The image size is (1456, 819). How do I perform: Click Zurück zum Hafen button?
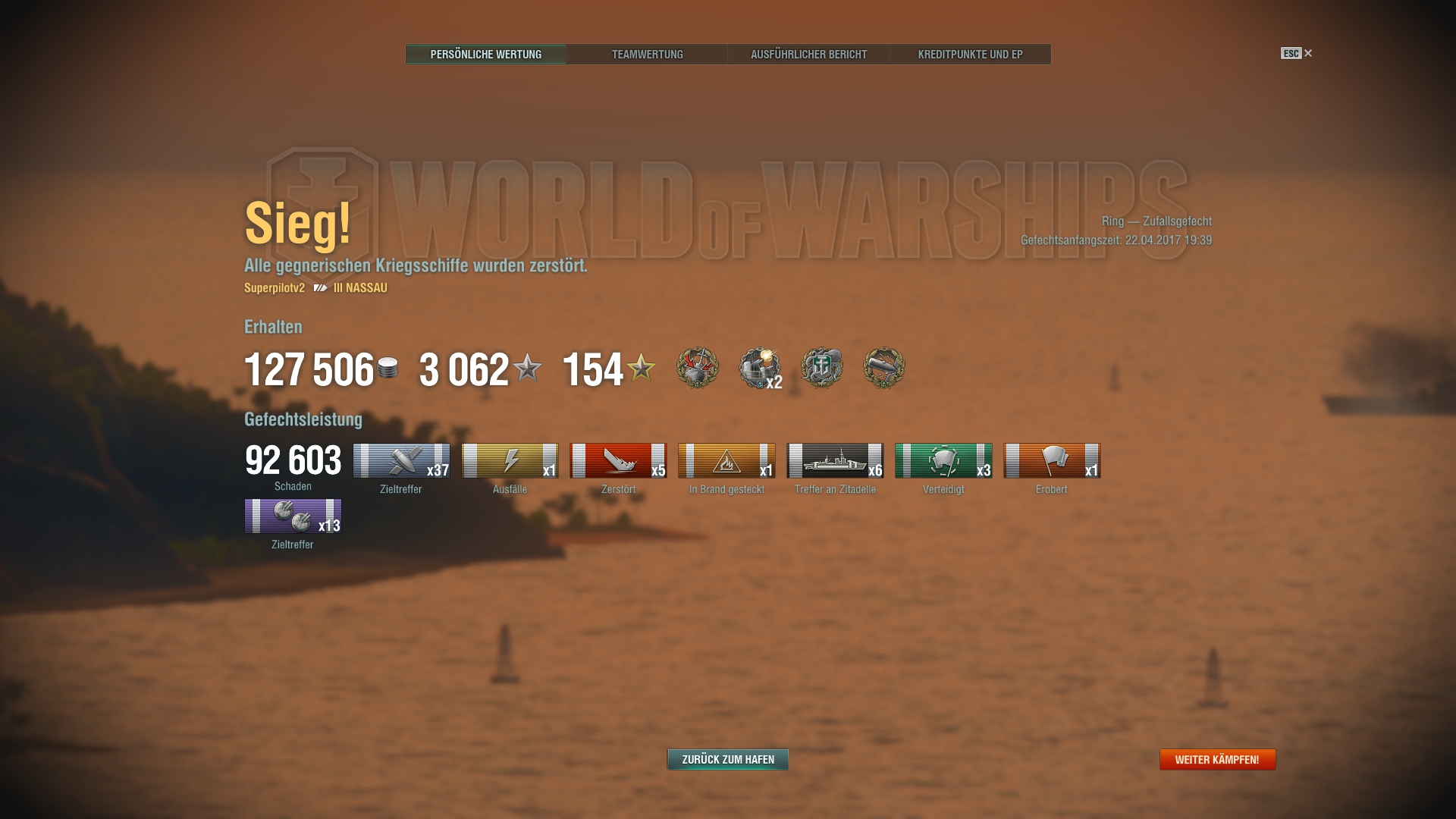(x=727, y=759)
